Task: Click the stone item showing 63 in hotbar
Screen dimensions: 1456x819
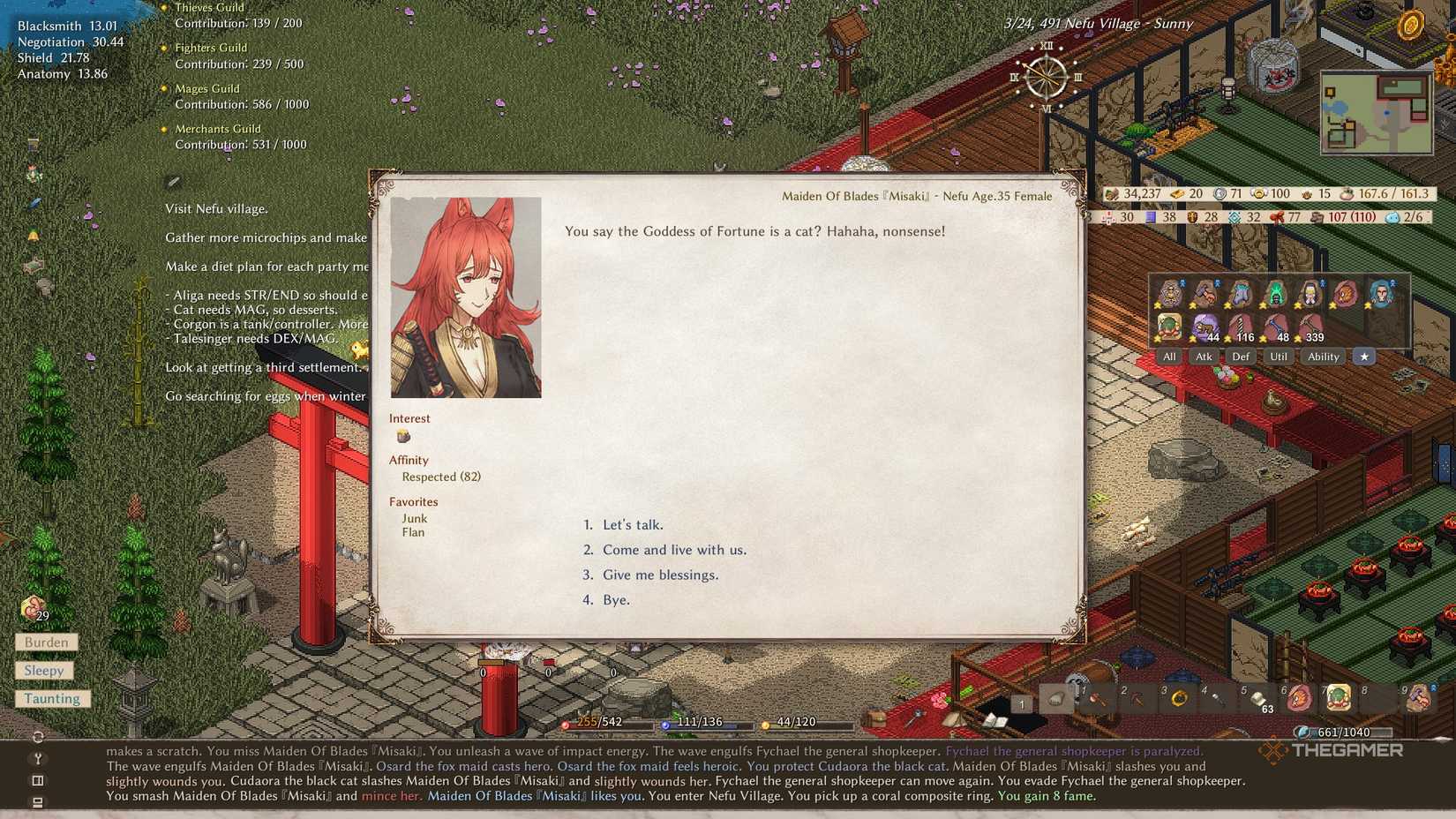Action: [1259, 699]
